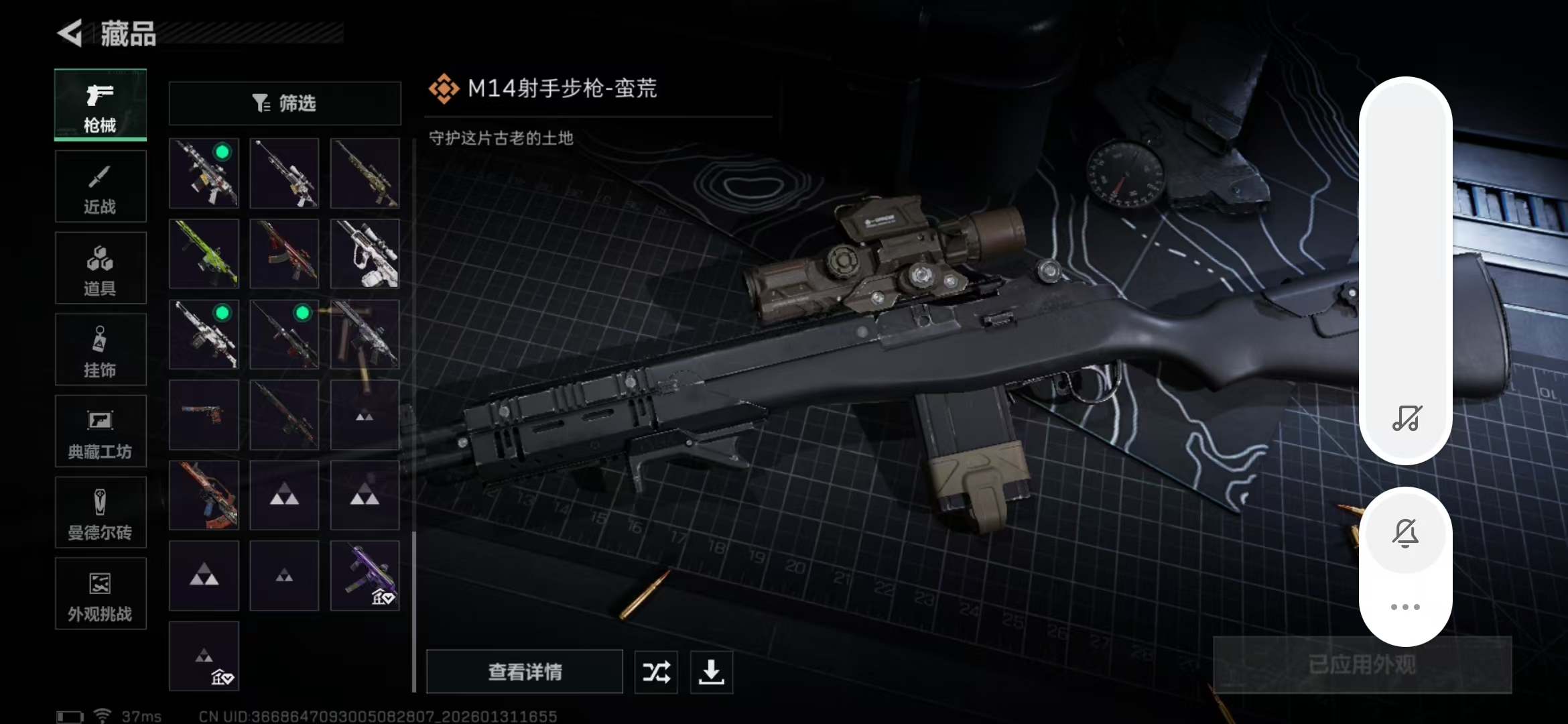This screenshot has width=1568, height=724.
Task: Open the 筛选 filter options
Action: (x=284, y=103)
